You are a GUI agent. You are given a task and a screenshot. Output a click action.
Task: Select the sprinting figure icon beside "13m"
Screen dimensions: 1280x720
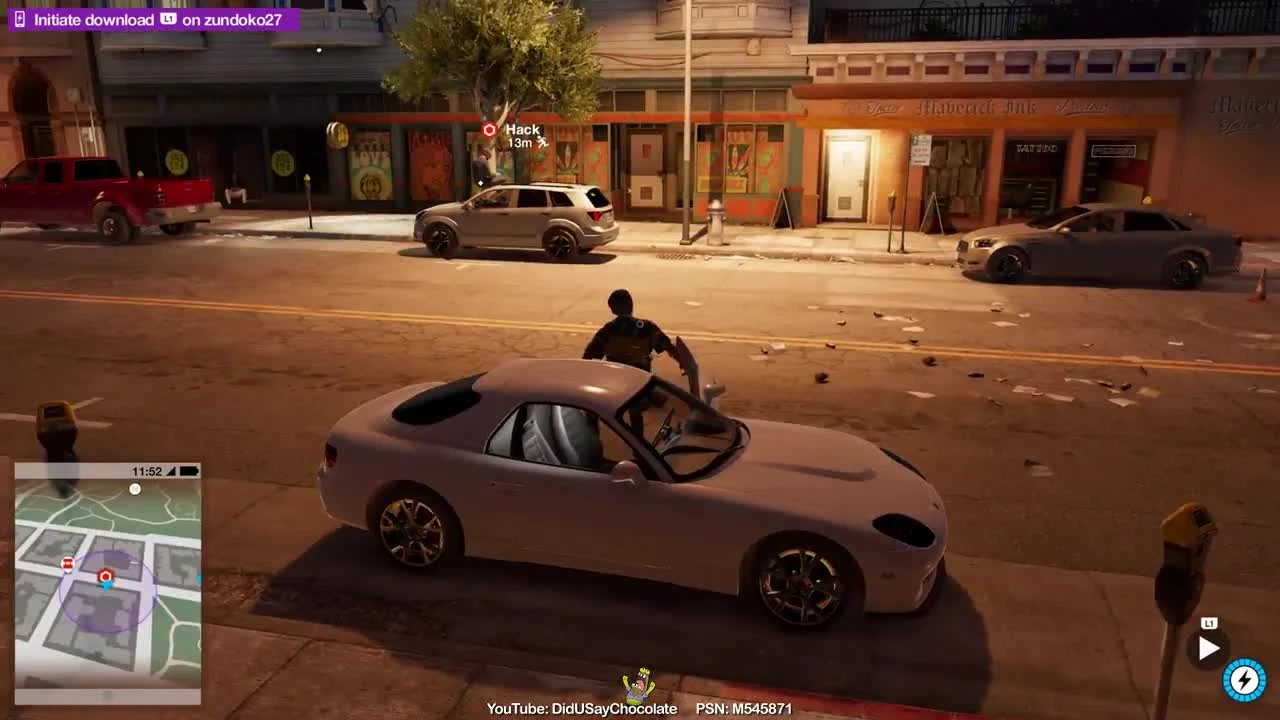(541, 143)
